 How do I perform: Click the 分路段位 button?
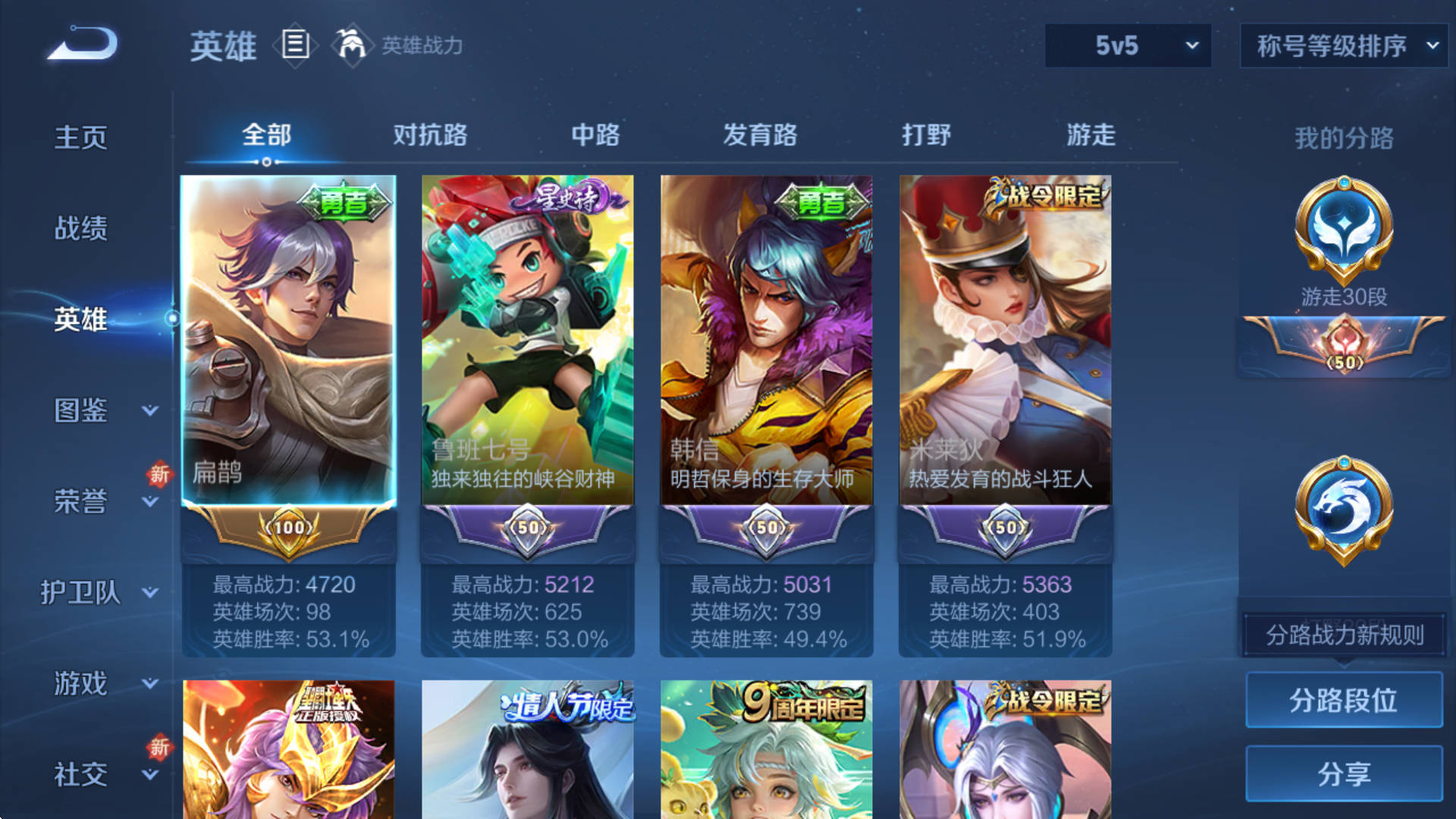click(1344, 700)
